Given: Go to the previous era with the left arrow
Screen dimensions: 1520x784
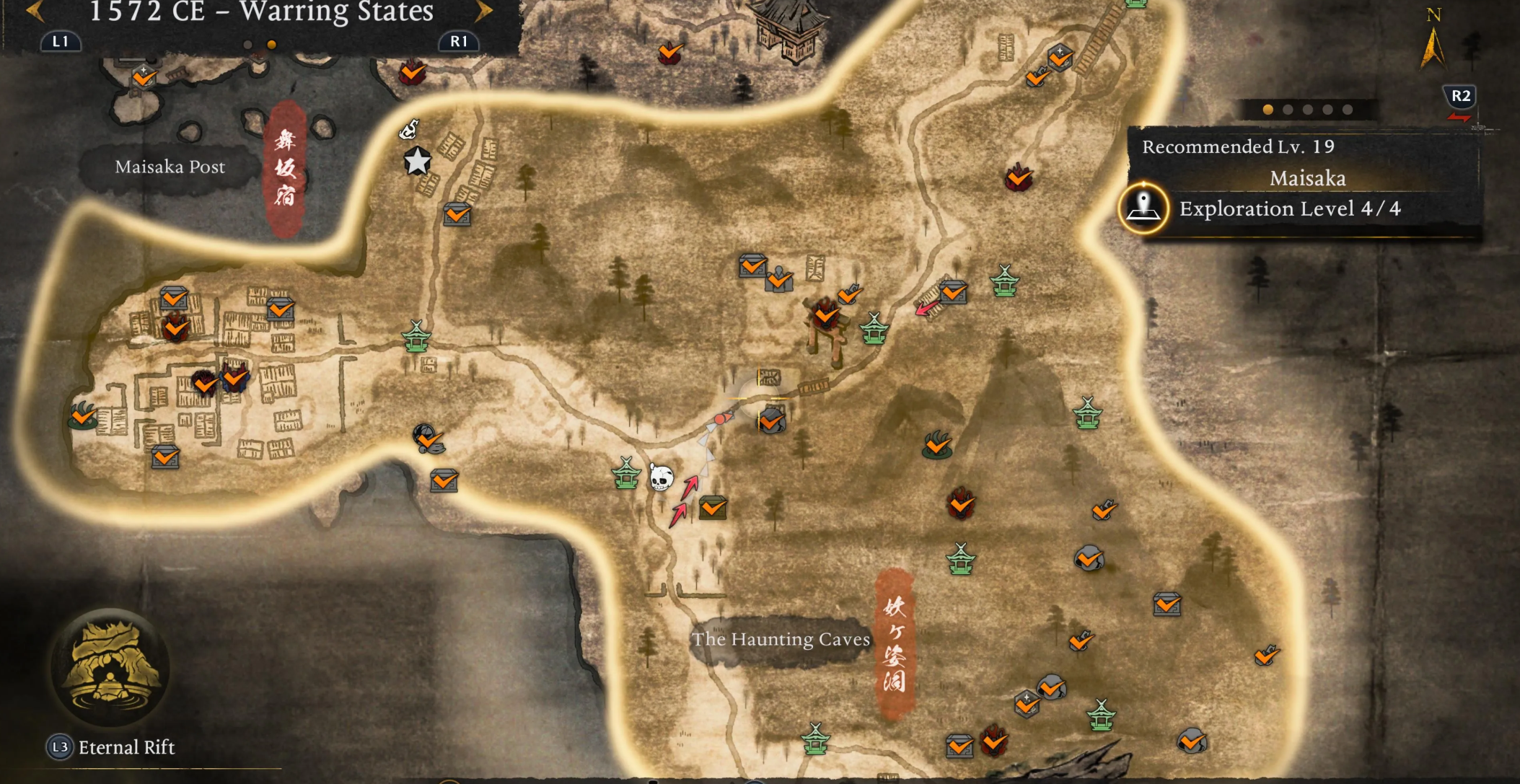Looking at the screenshot, I should click(33, 11).
